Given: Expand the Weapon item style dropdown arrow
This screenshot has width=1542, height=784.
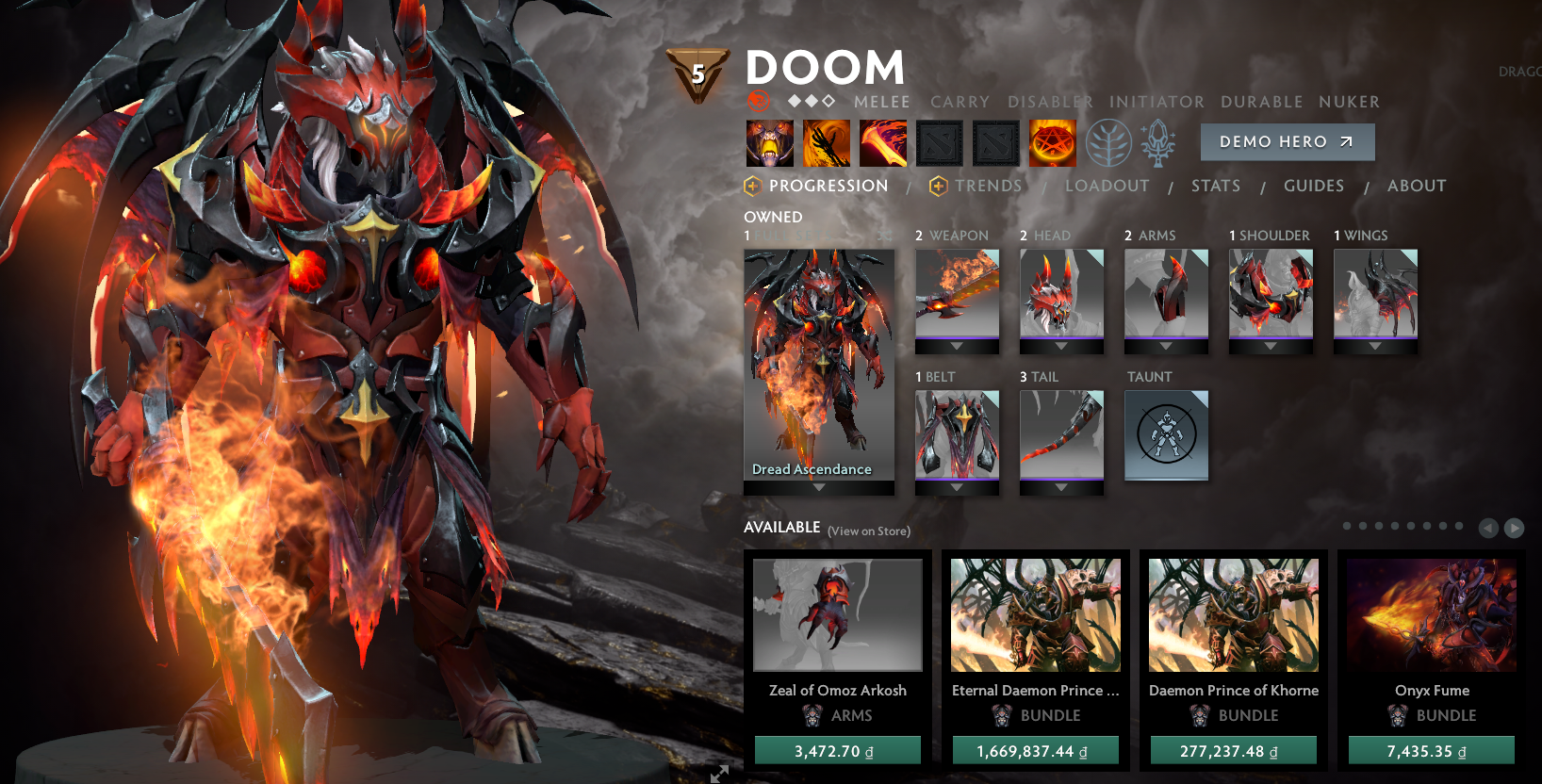Looking at the screenshot, I should [957, 346].
